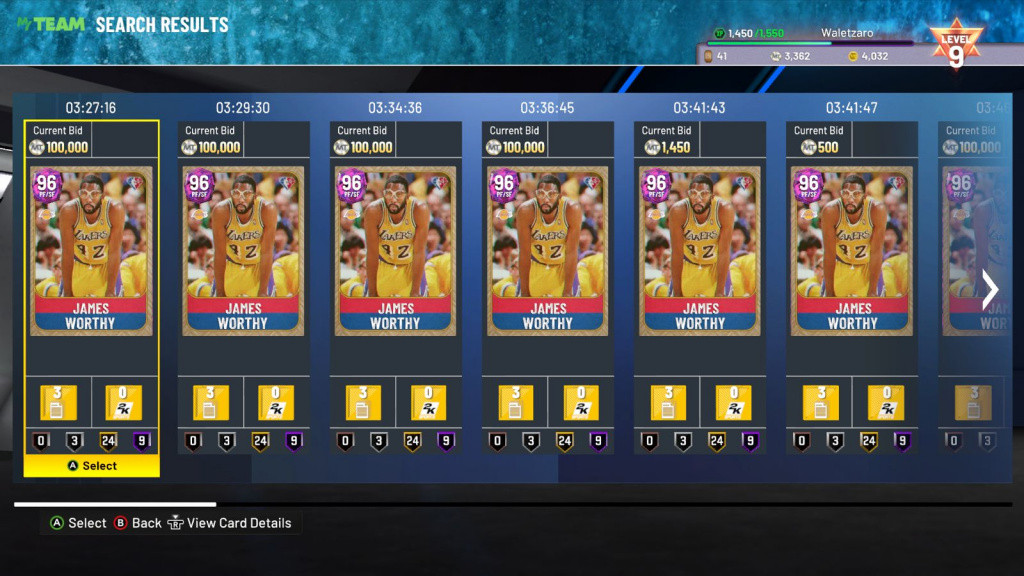The height and width of the screenshot is (576, 1024).
Task: Choose the James Worthy auction with 03:29:30 remaining
Action: click(x=243, y=251)
